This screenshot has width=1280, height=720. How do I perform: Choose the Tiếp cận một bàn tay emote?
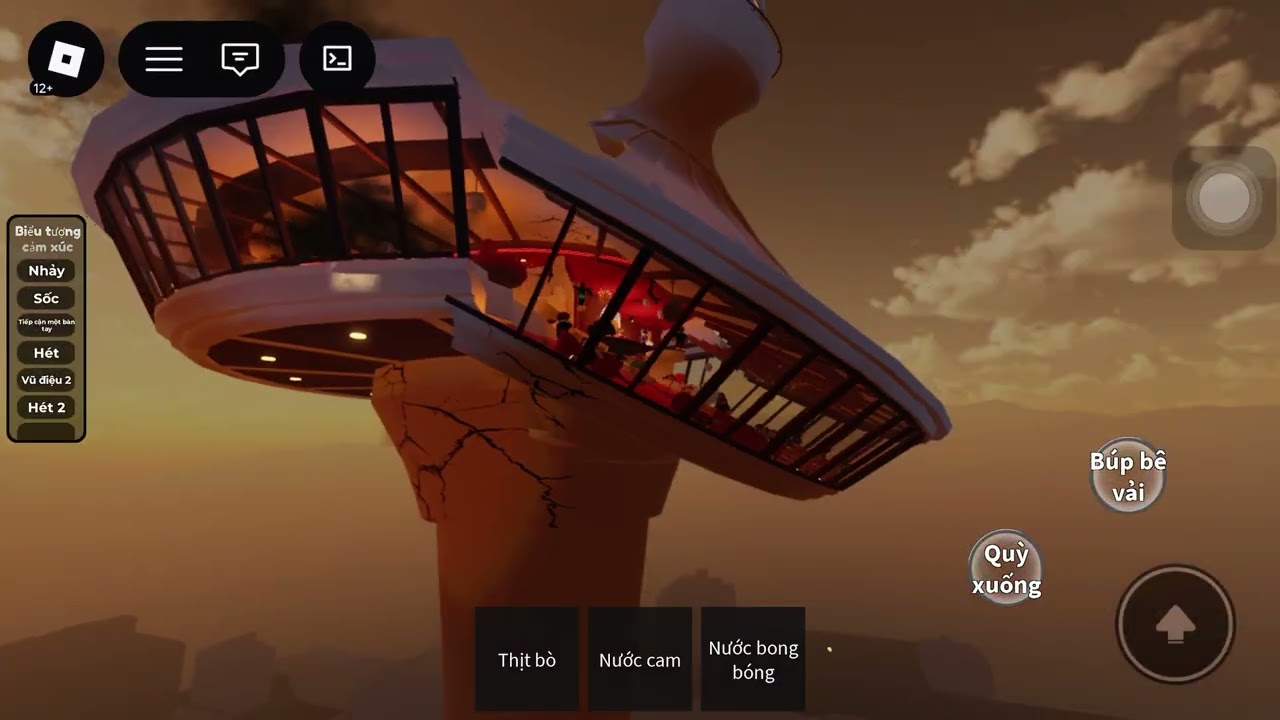pos(46,325)
